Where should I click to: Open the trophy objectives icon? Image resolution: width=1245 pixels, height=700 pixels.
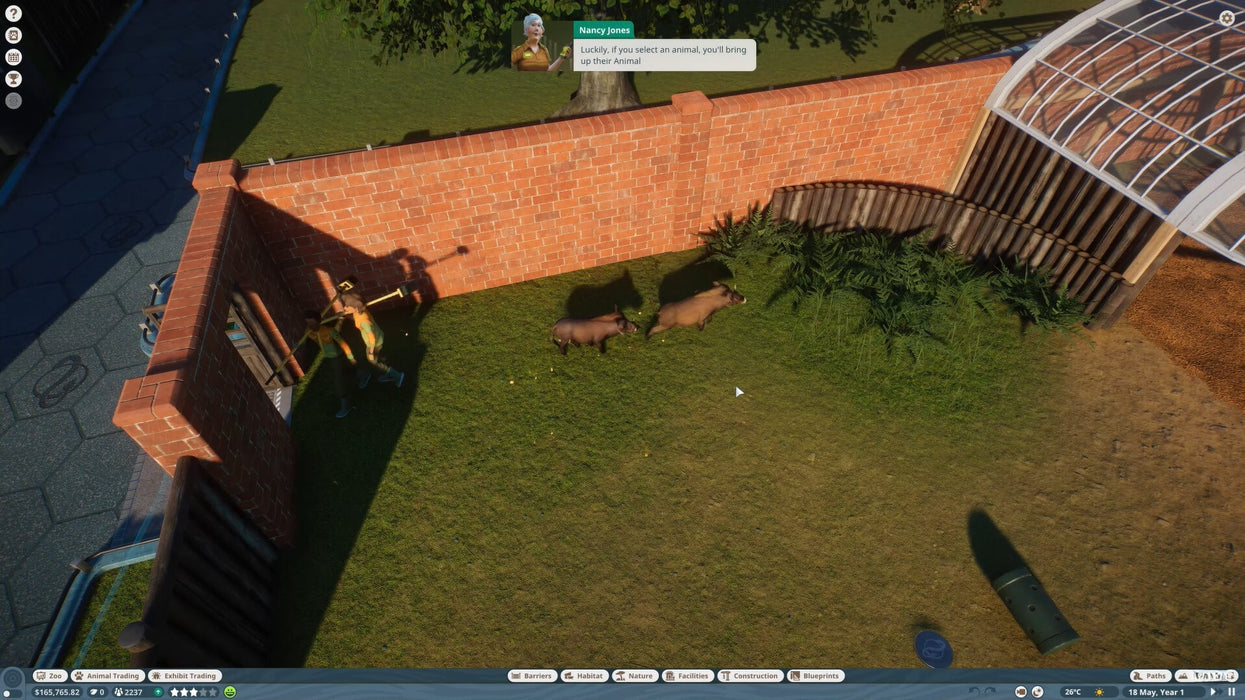(14, 79)
